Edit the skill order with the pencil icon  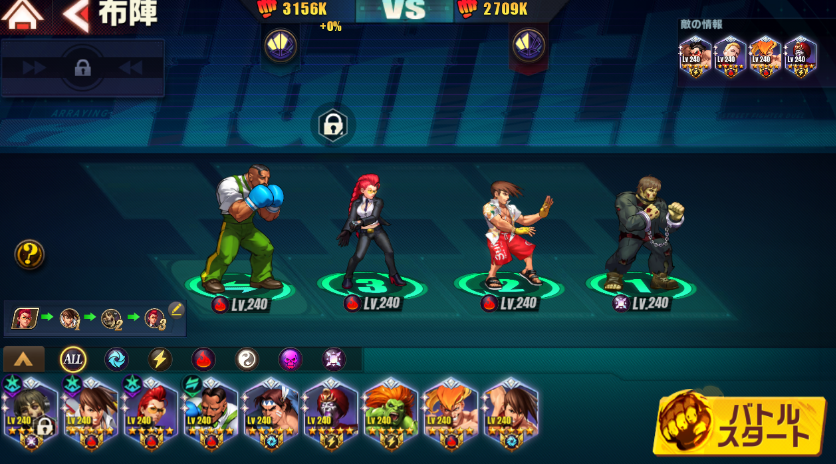click(176, 309)
